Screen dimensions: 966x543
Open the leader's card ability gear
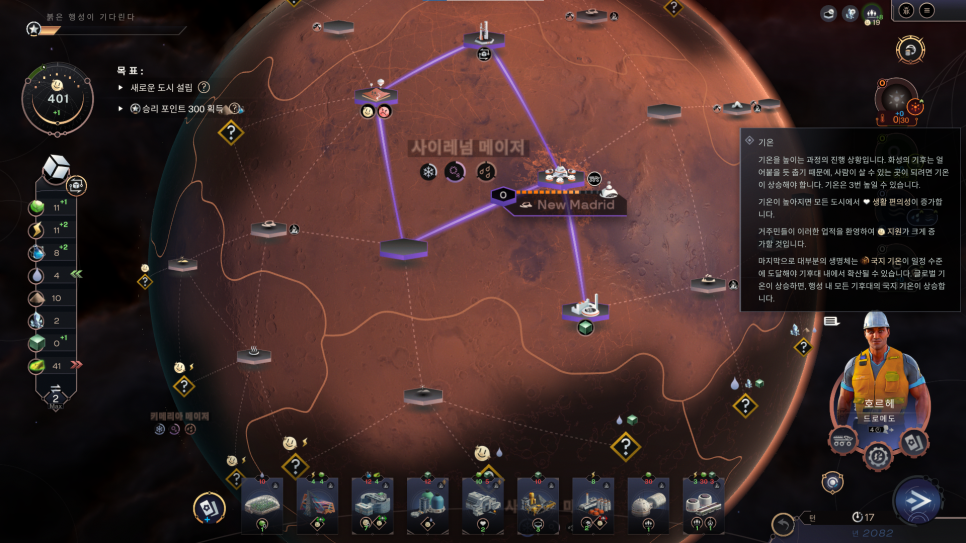[x=915, y=441]
